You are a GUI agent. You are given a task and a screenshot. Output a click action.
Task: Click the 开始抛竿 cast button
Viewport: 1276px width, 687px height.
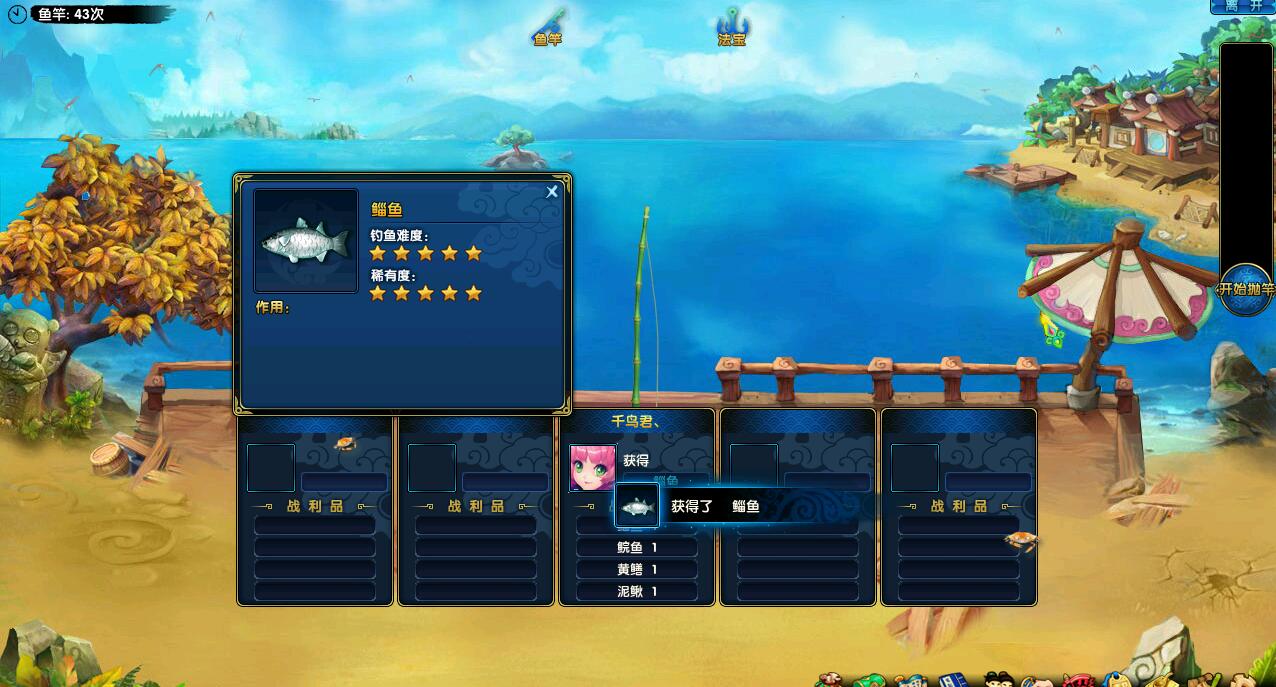pyautogui.click(x=1245, y=289)
